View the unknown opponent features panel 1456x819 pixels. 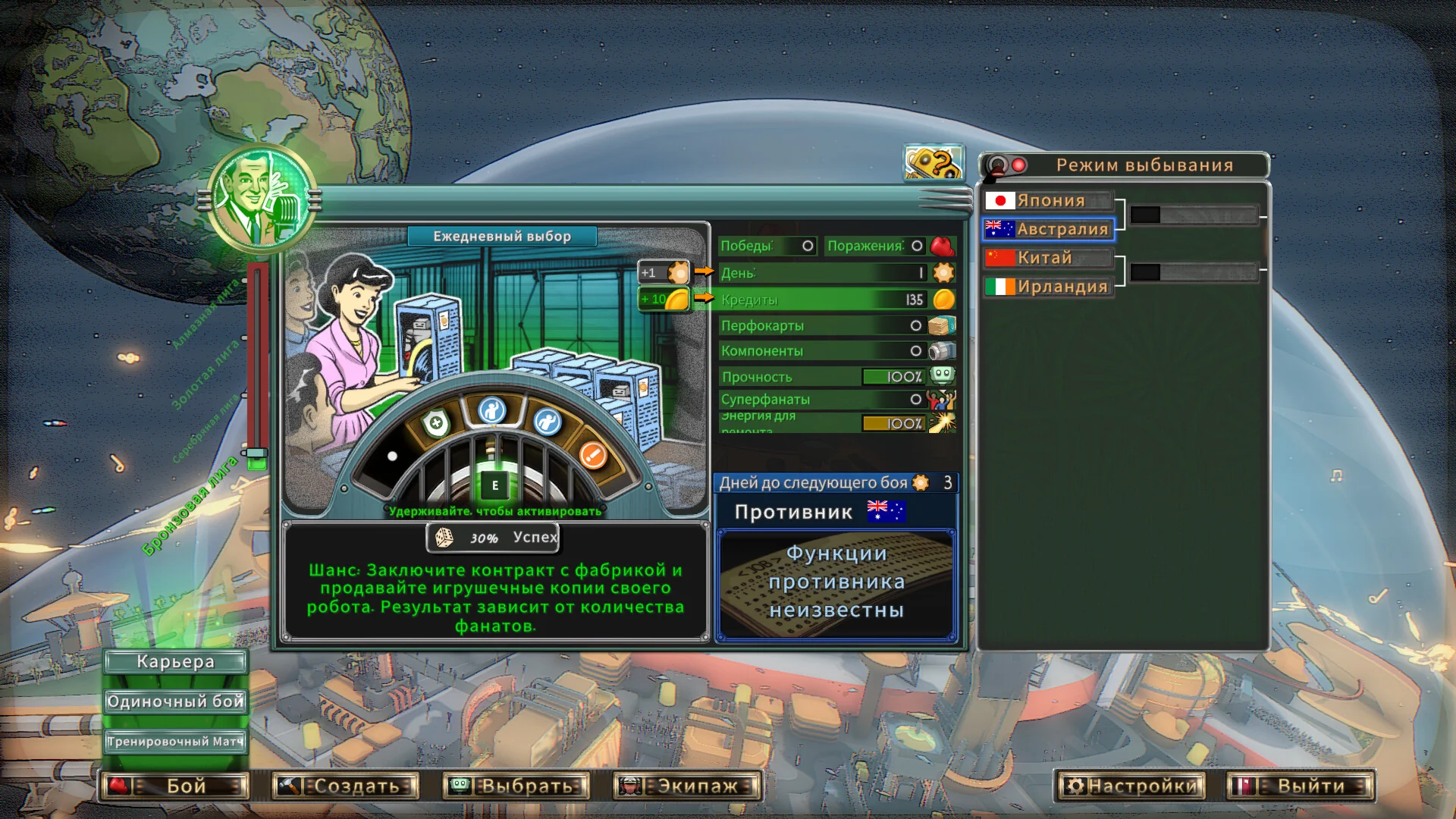(836, 582)
